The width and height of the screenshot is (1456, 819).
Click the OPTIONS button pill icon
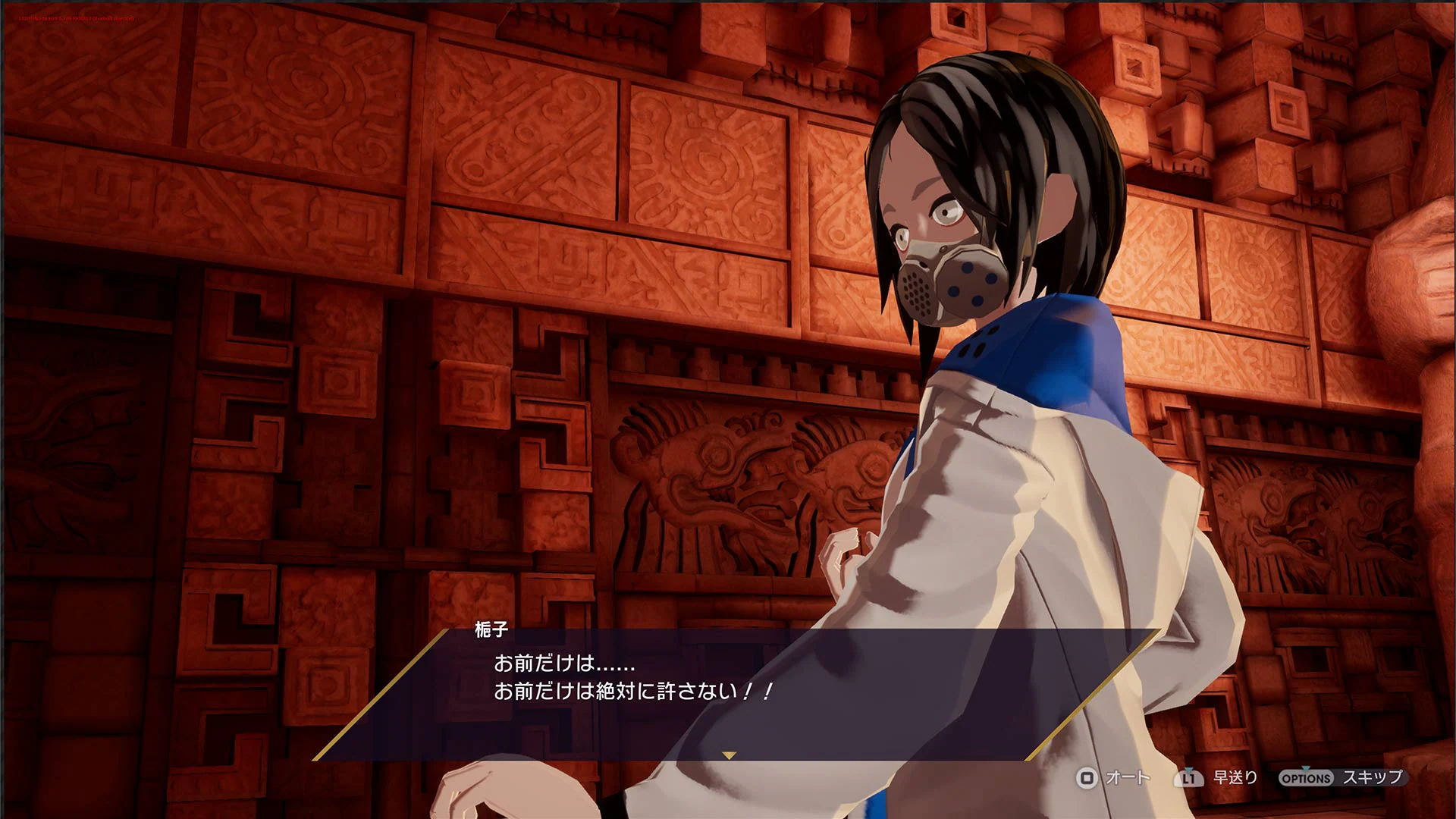pyautogui.click(x=1306, y=777)
